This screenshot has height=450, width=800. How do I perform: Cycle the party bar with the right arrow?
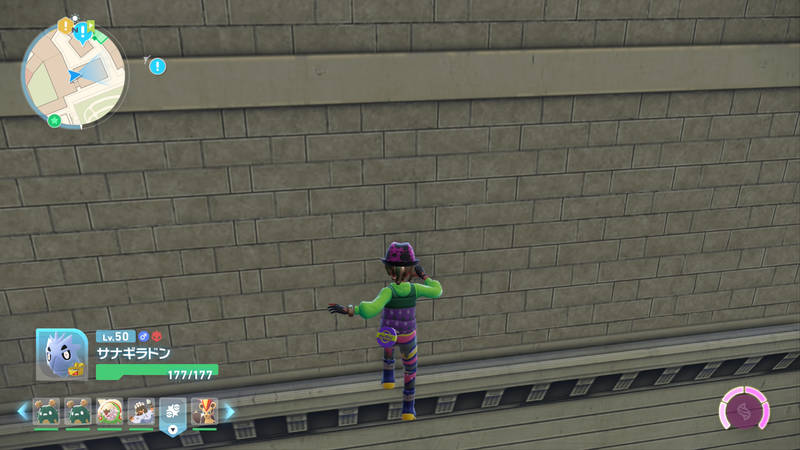point(229,411)
